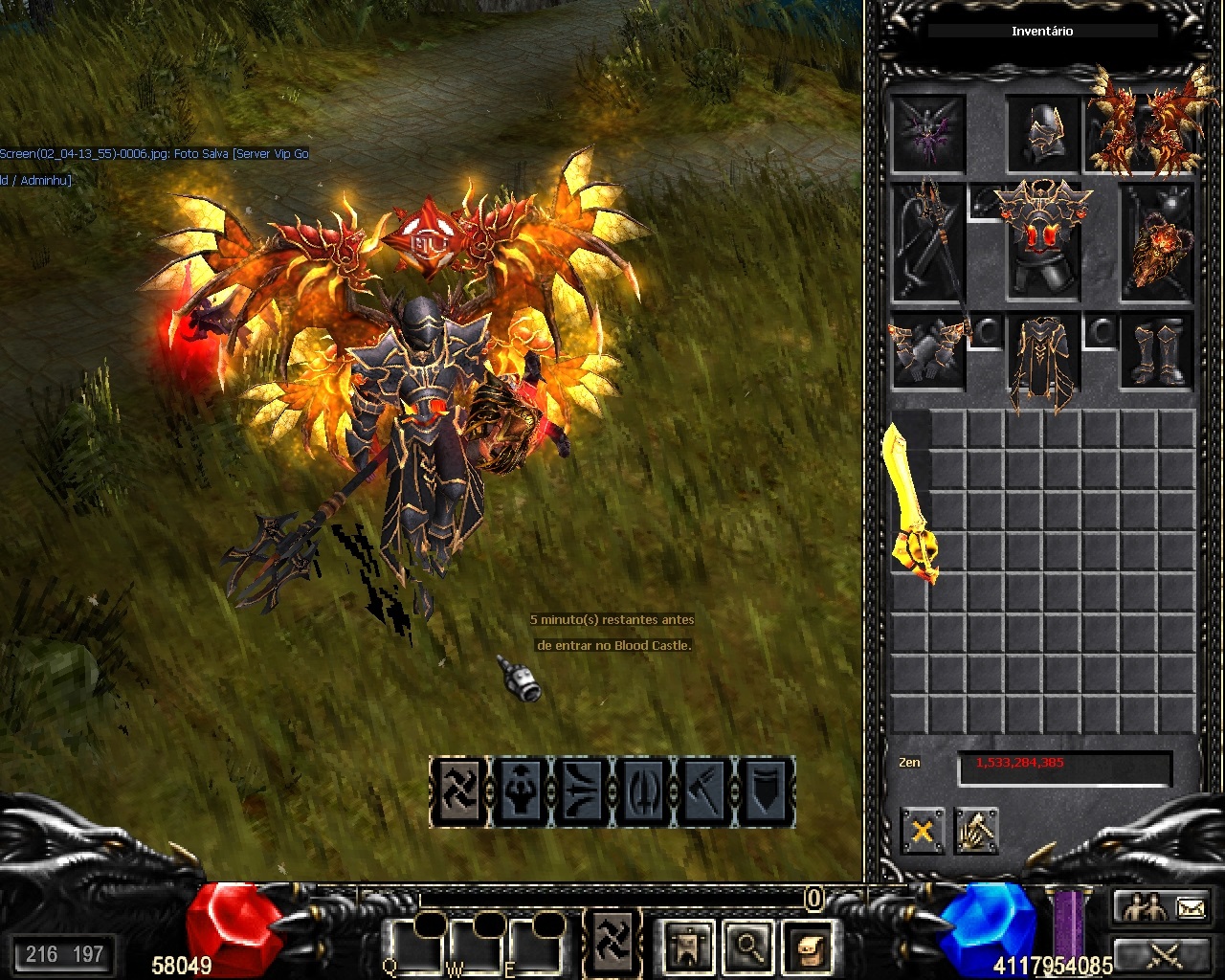
Task: Close the inventory with the yellow X button
Action: pos(922,831)
